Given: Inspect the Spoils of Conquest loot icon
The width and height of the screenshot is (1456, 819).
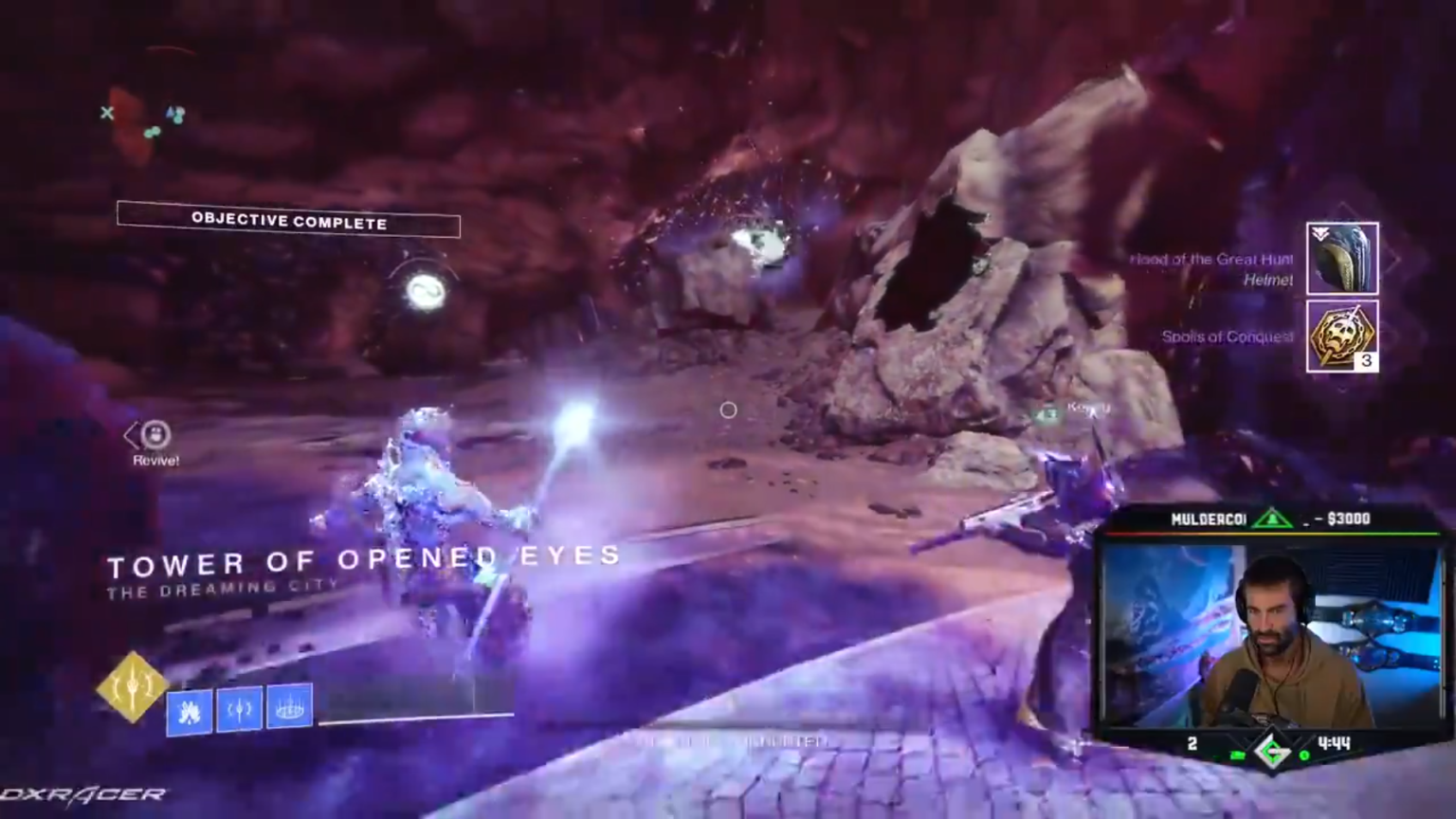Looking at the screenshot, I should click(x=1342, y=337).
